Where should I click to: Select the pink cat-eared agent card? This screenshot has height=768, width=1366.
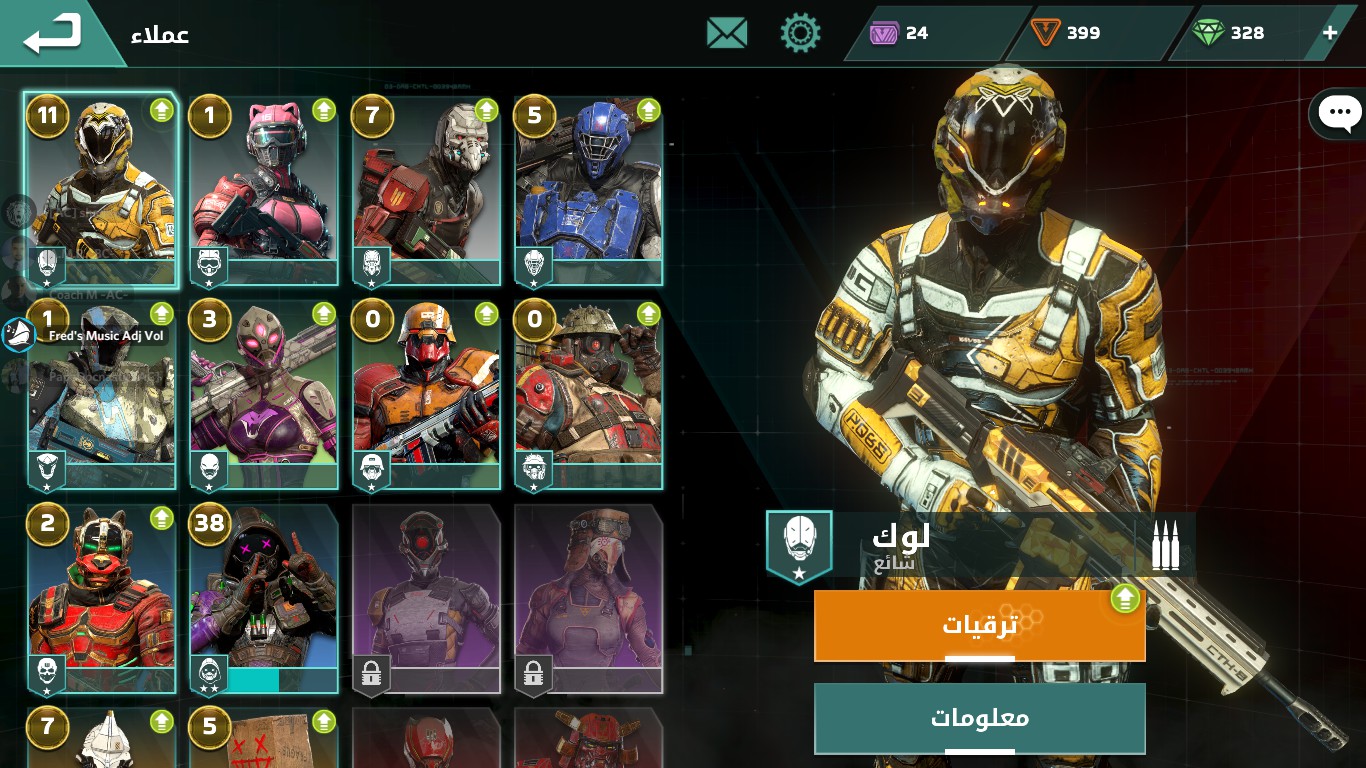click(x=263, y=190)
